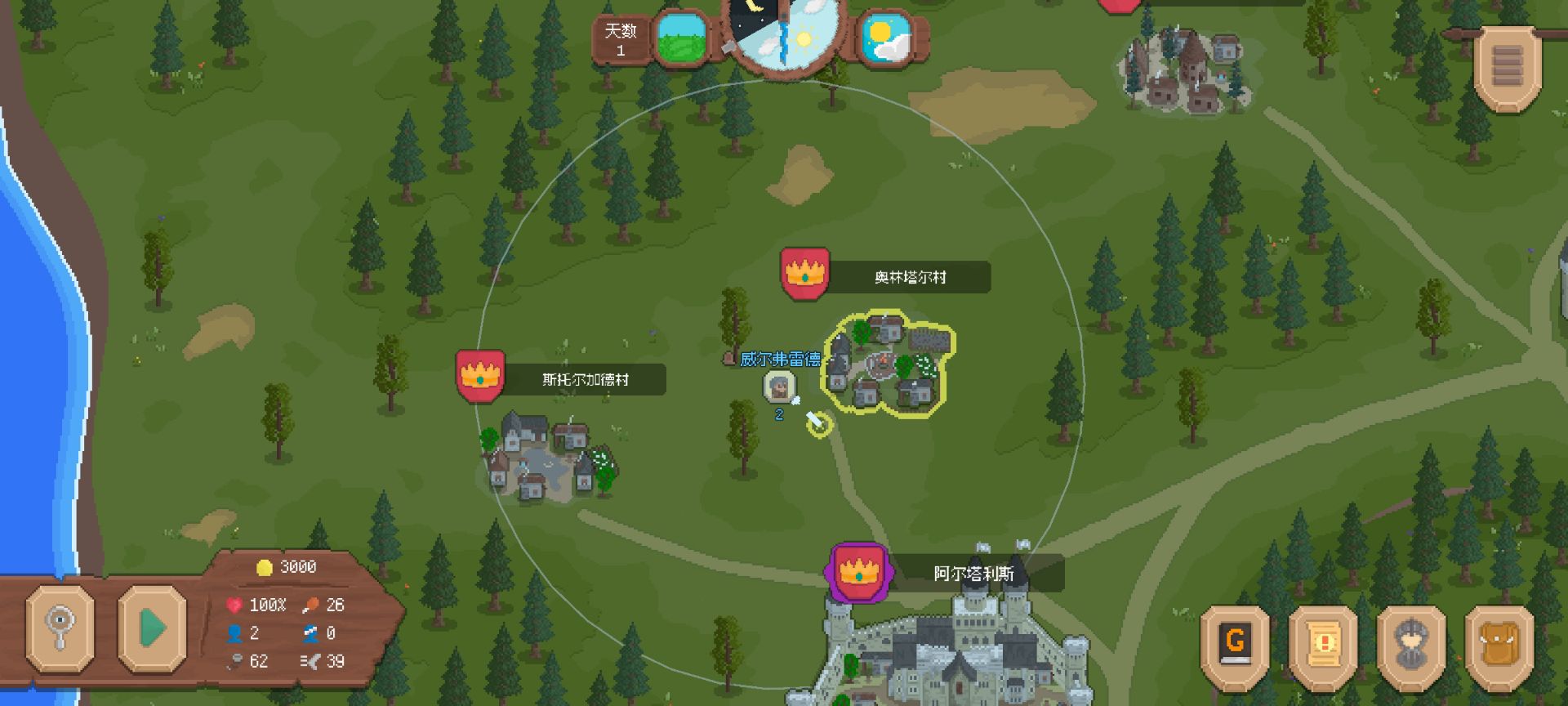The image size is (1568, 706).
Task: Open the guidebook with the G icon
Action: click(1234, 645)
